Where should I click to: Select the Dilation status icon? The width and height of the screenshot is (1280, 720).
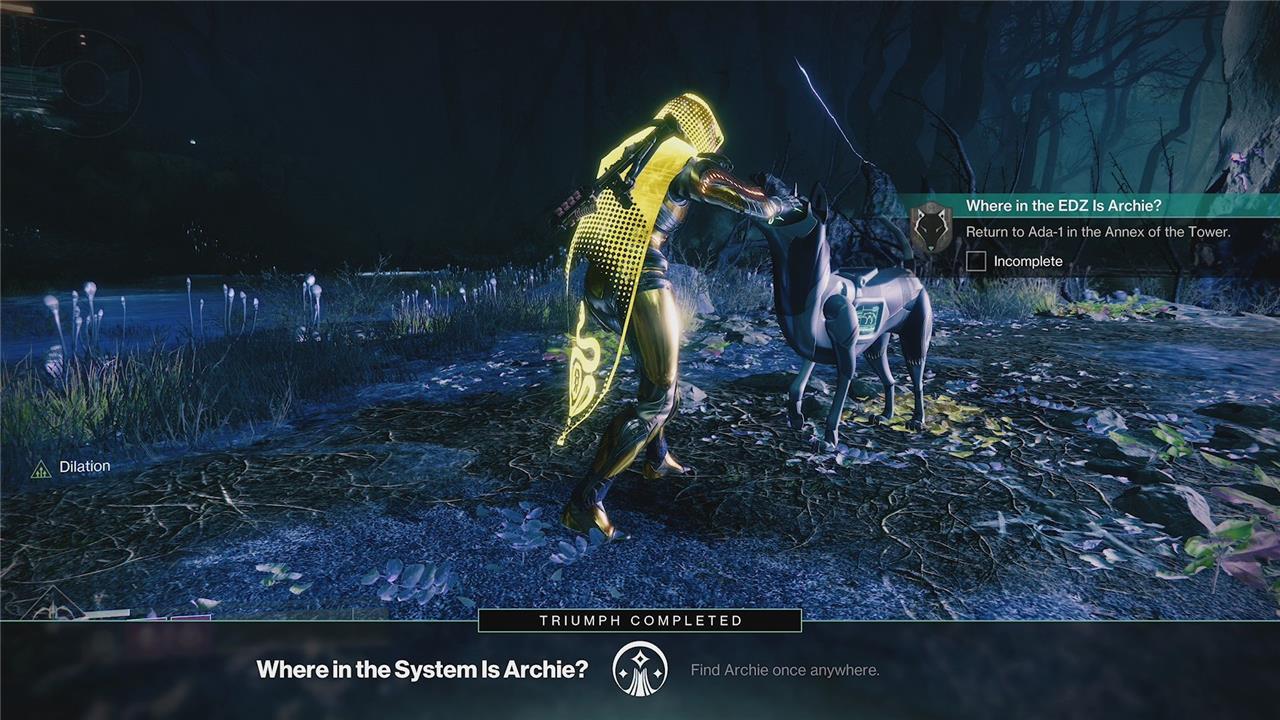(x=41, y=468)
